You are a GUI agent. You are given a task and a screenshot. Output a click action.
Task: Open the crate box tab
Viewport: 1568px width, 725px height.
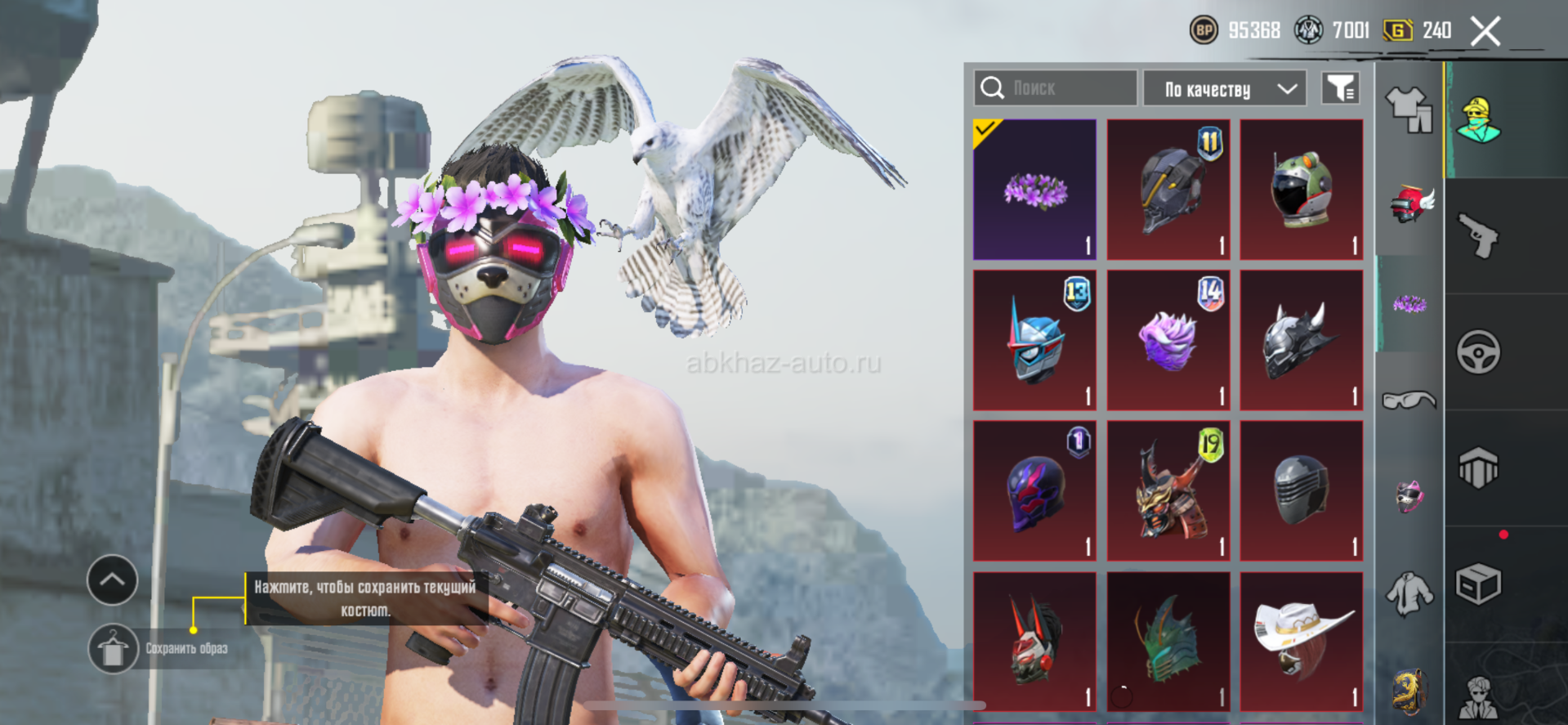1478,584
